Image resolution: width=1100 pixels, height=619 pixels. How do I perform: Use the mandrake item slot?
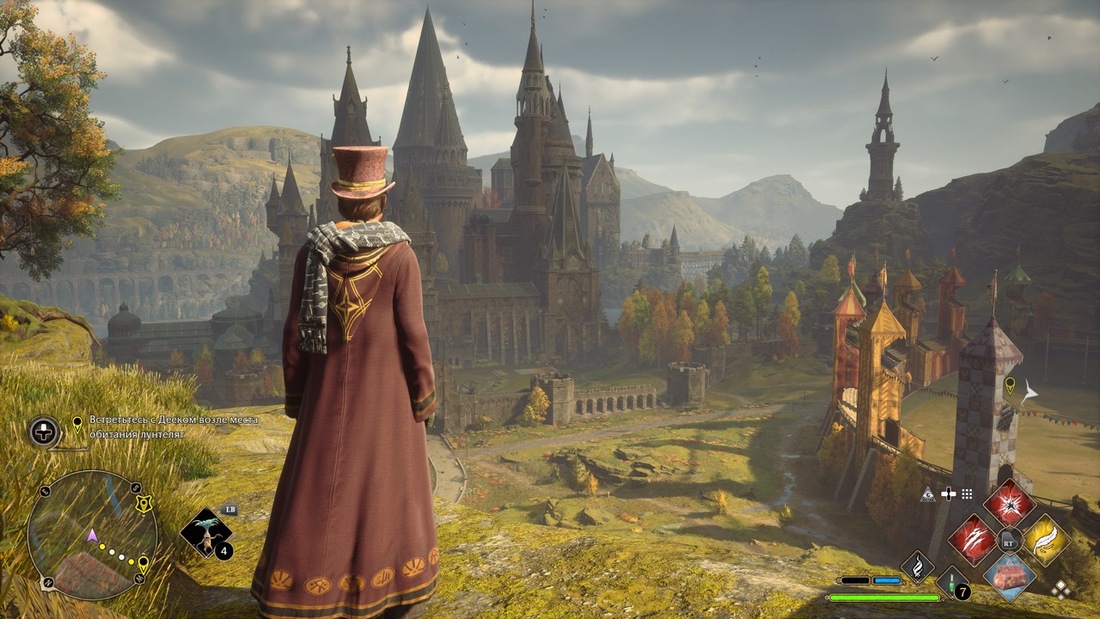tap(207, 533)
